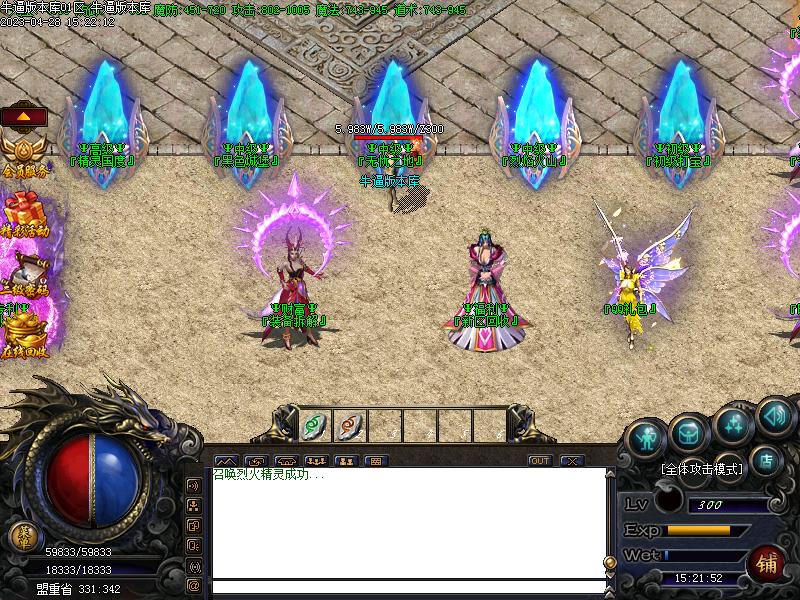Select the orange swirl stone hotbar slot
Image resolution: width=800 pixels, height=600 pixels.
click(x=349, y=425)
